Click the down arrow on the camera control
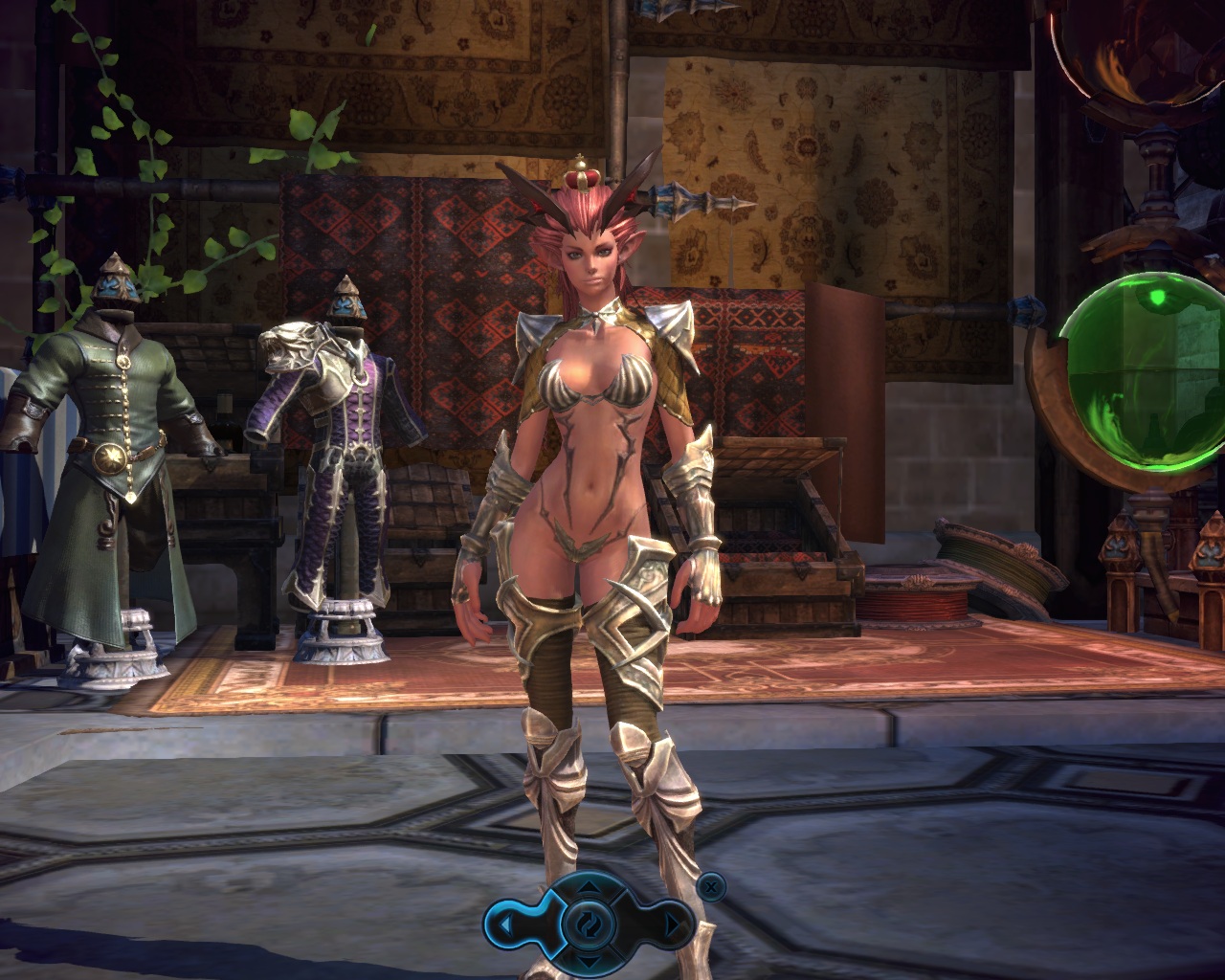This screenshot has height=980, width=1225. click(590, 960)
